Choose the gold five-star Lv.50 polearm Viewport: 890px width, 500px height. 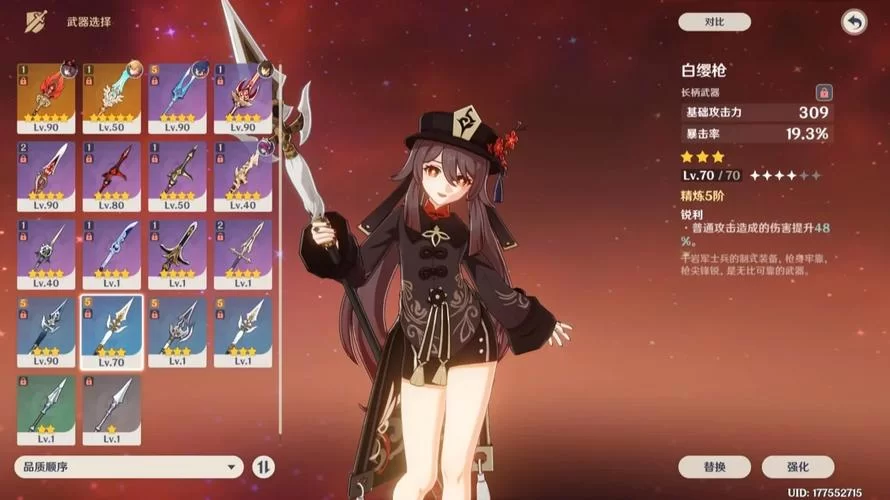(x=111, y=97)
